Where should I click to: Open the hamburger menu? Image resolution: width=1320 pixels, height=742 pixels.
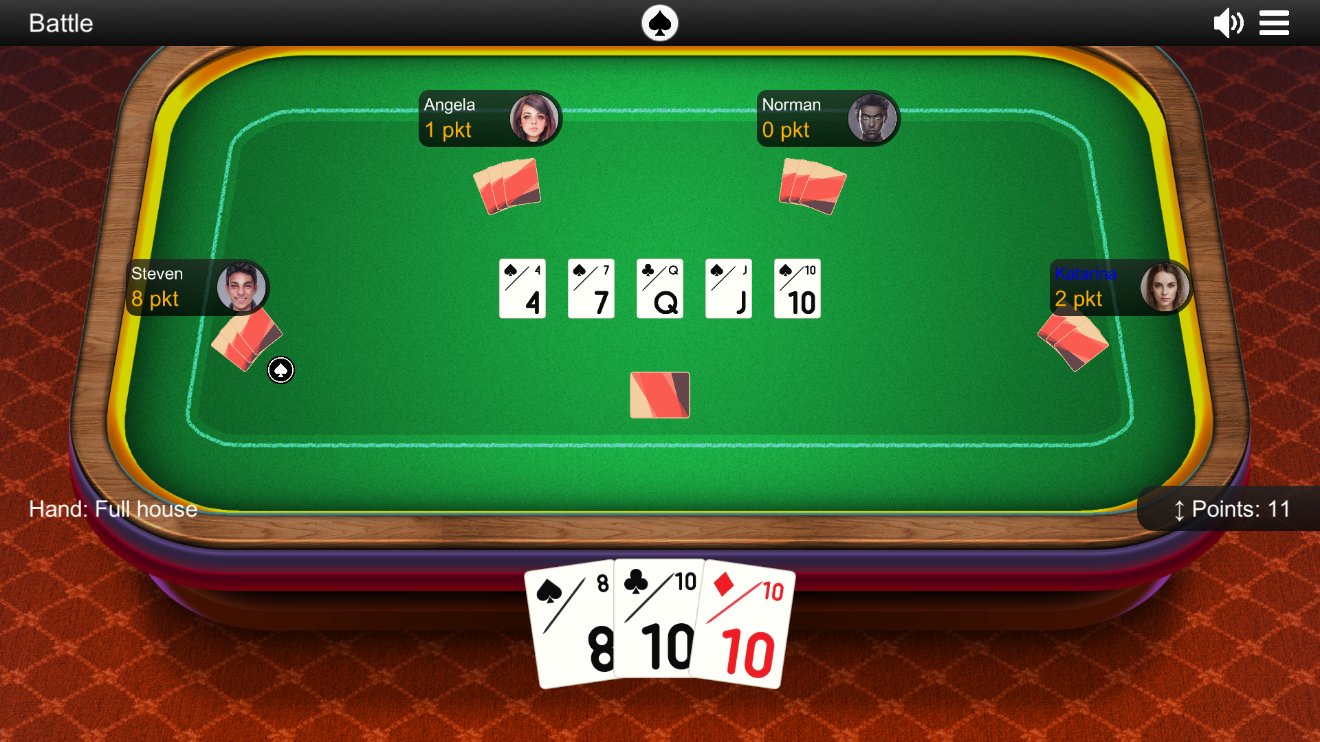(1274, 22)
